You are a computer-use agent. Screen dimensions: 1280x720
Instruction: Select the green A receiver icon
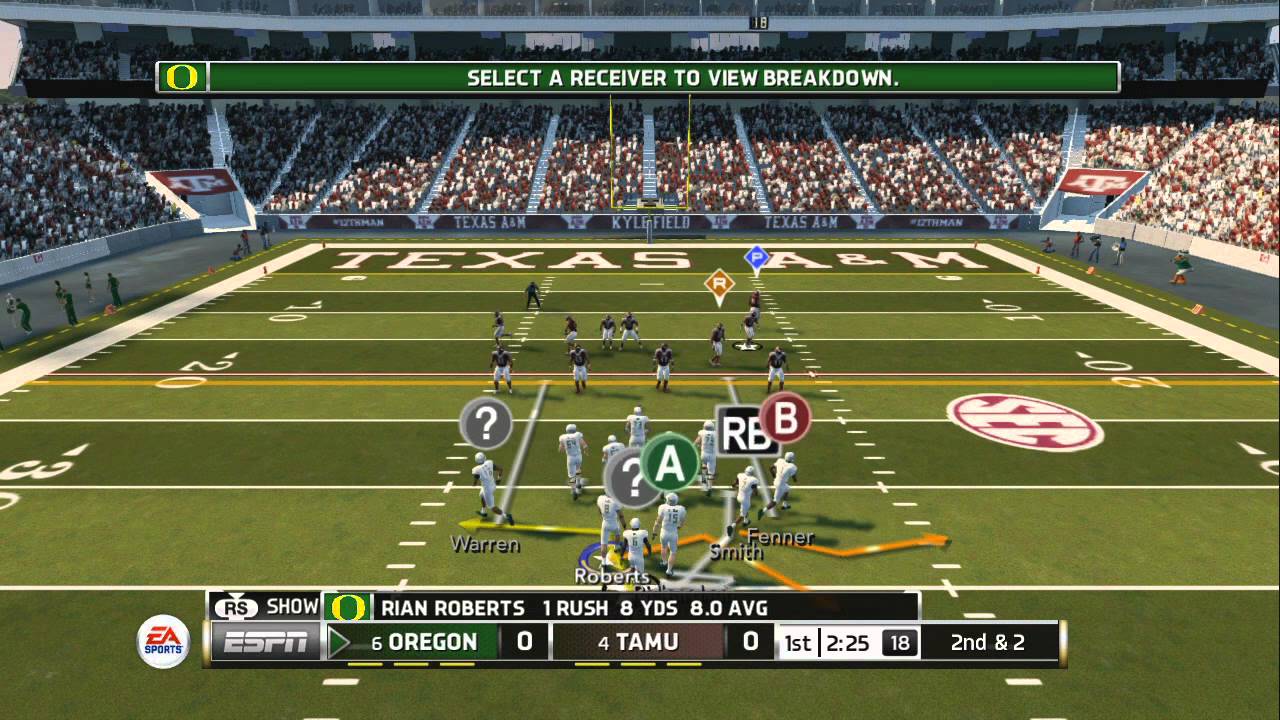(669, 463)
